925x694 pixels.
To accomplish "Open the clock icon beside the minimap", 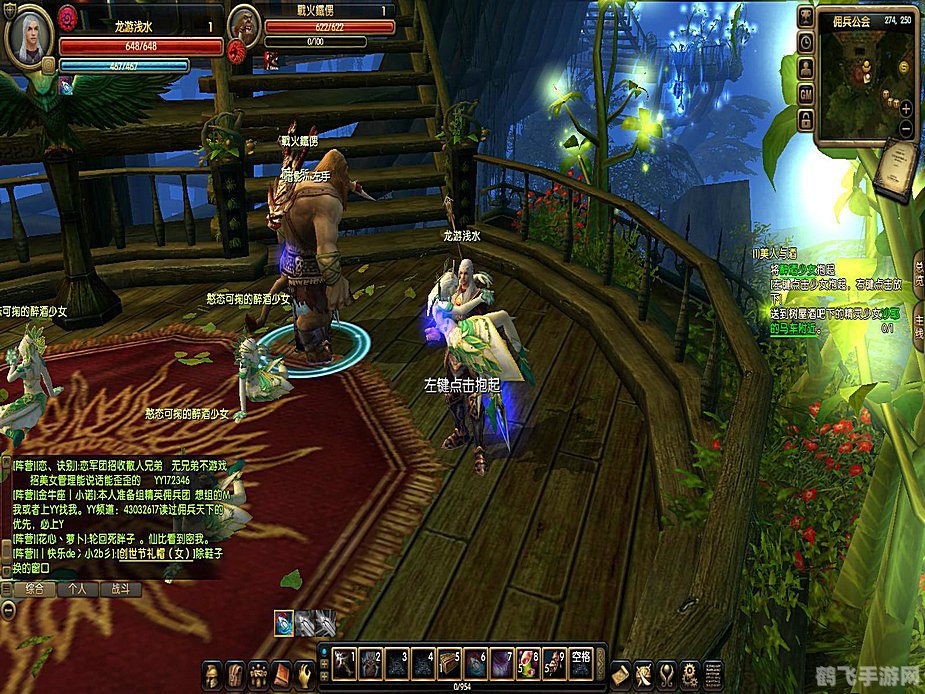I will [x=805, y=42].
